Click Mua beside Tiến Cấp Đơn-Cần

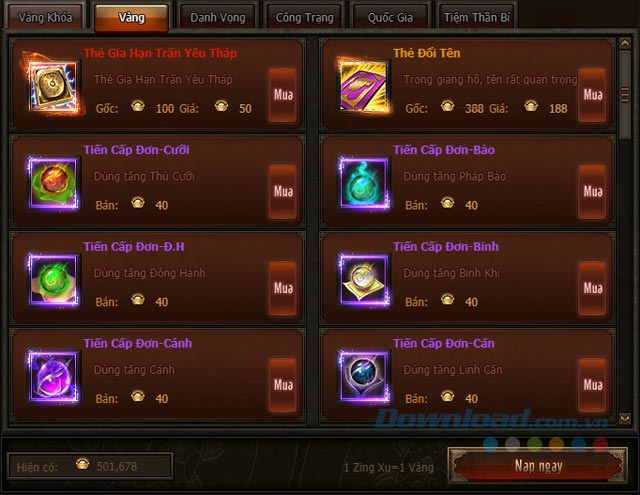[592, 385]
